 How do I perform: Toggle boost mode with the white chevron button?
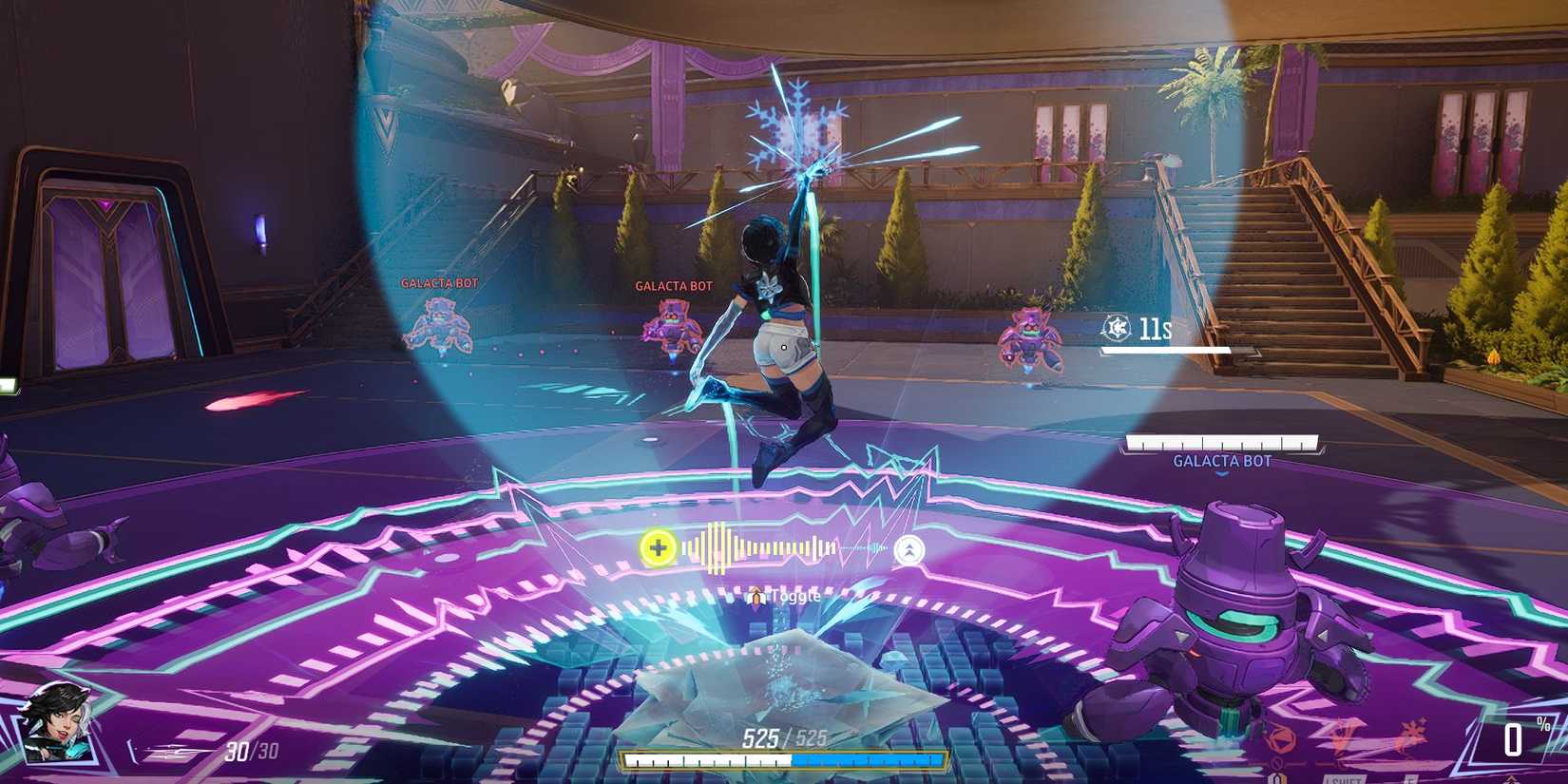(x=908, y=548)
